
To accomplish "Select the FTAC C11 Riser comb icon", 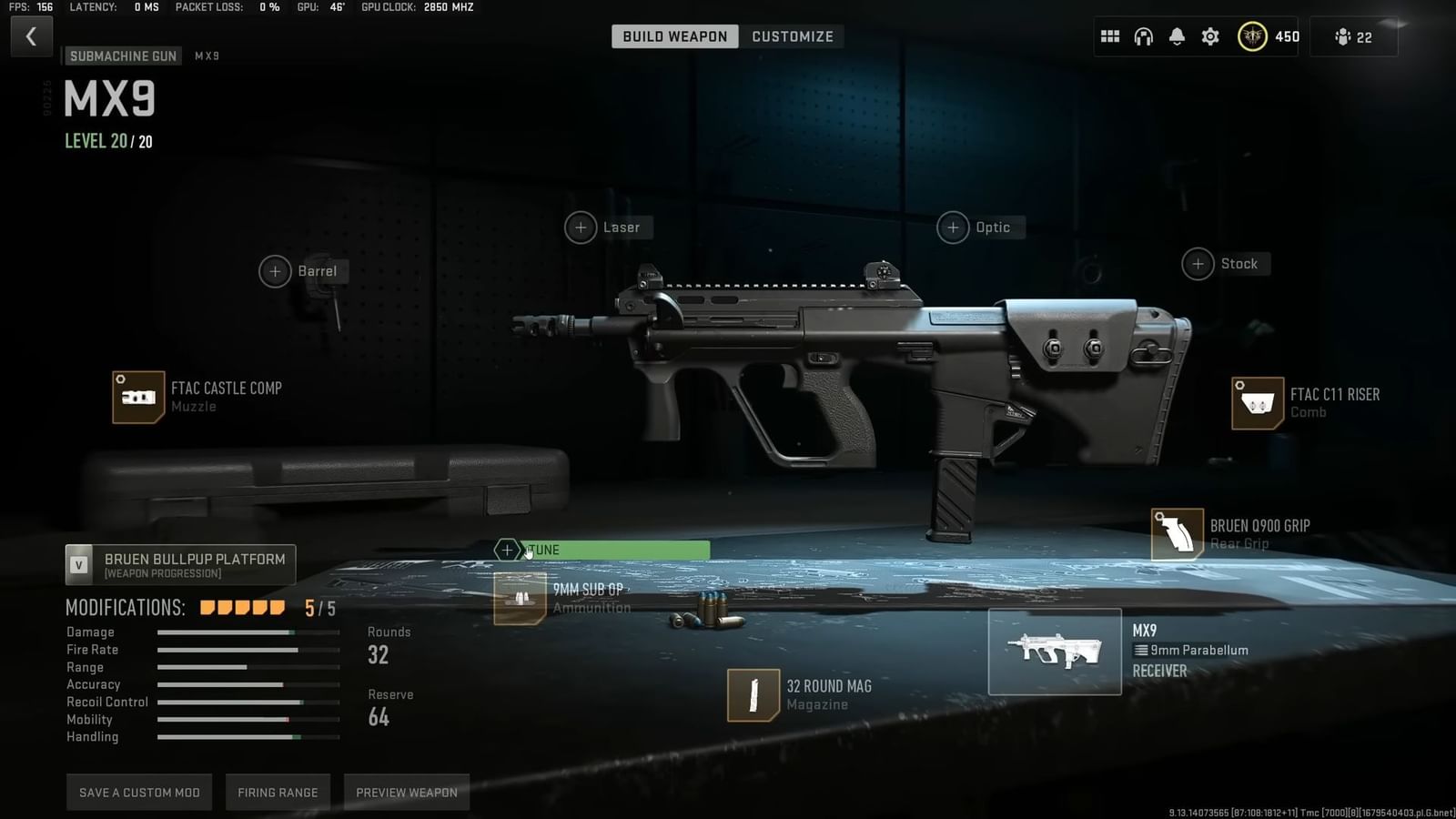I will point(1259,402).
